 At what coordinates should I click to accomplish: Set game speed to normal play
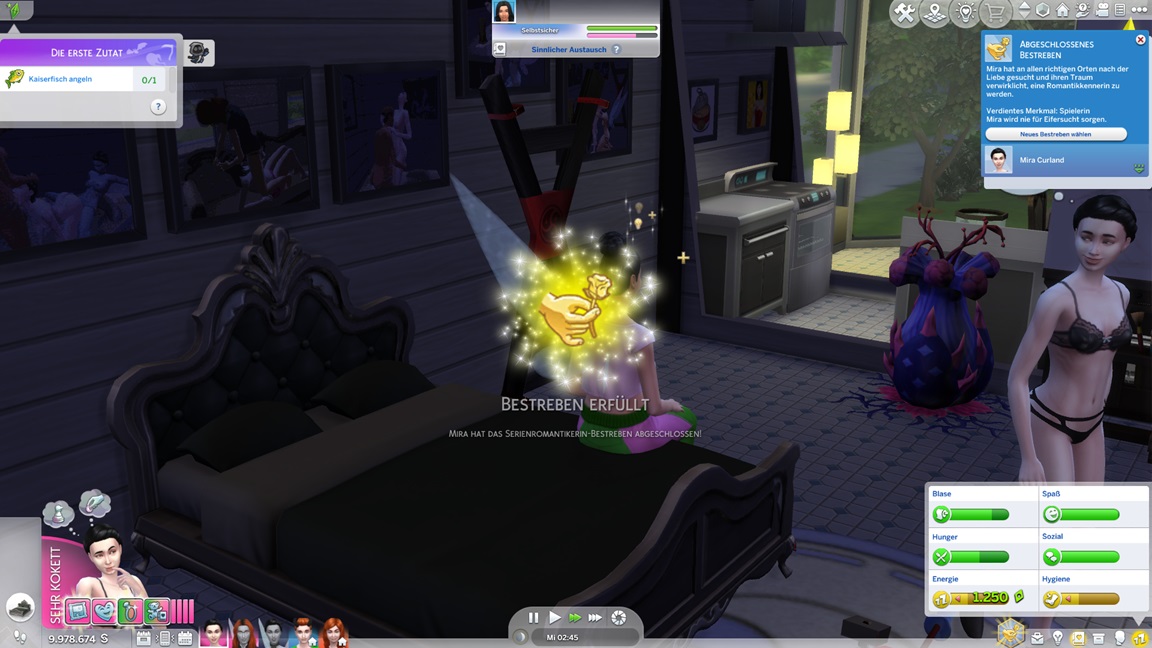pyautogui.click(x=554, y=618)
